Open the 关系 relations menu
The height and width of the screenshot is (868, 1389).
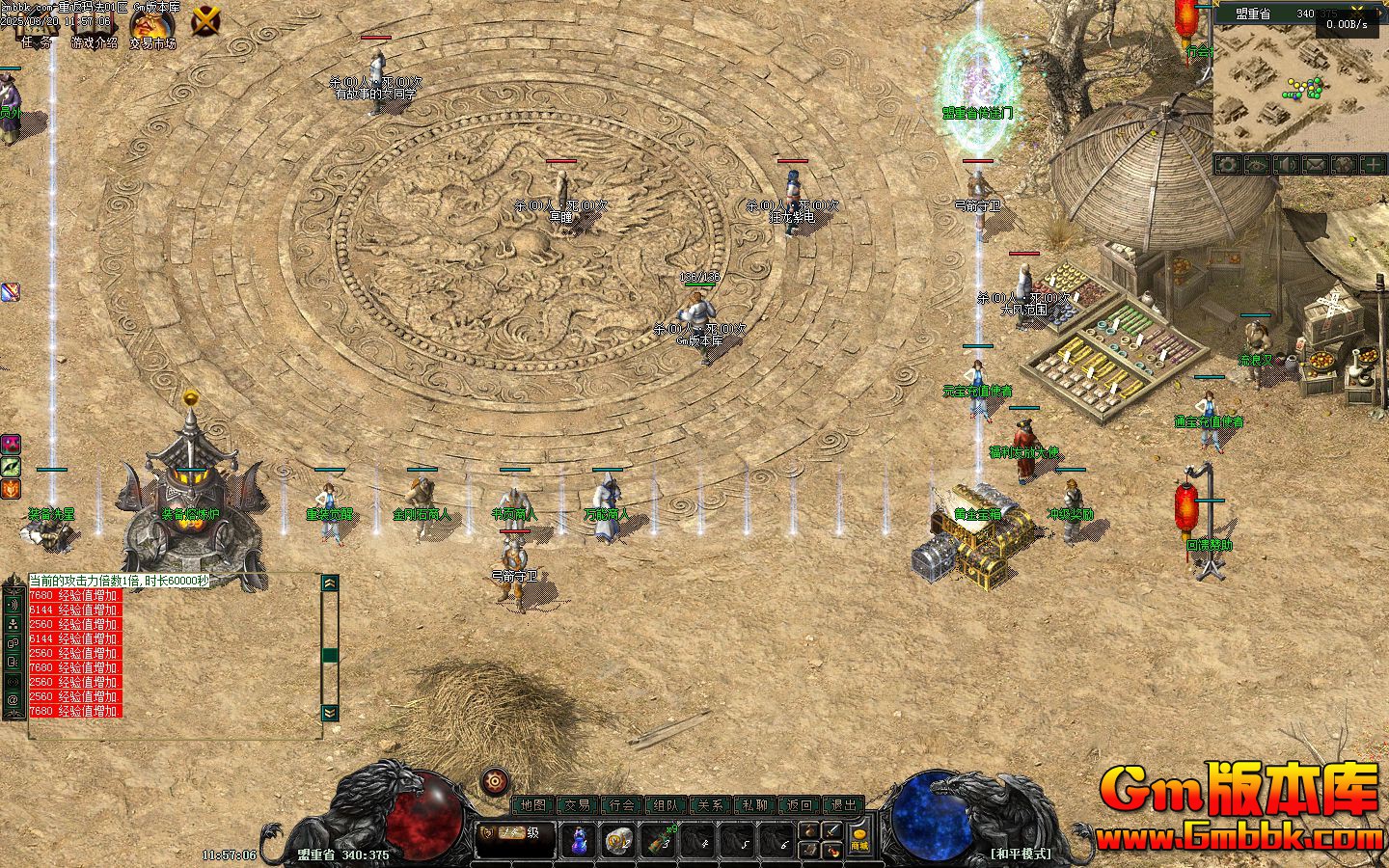[x=711, y=804]
